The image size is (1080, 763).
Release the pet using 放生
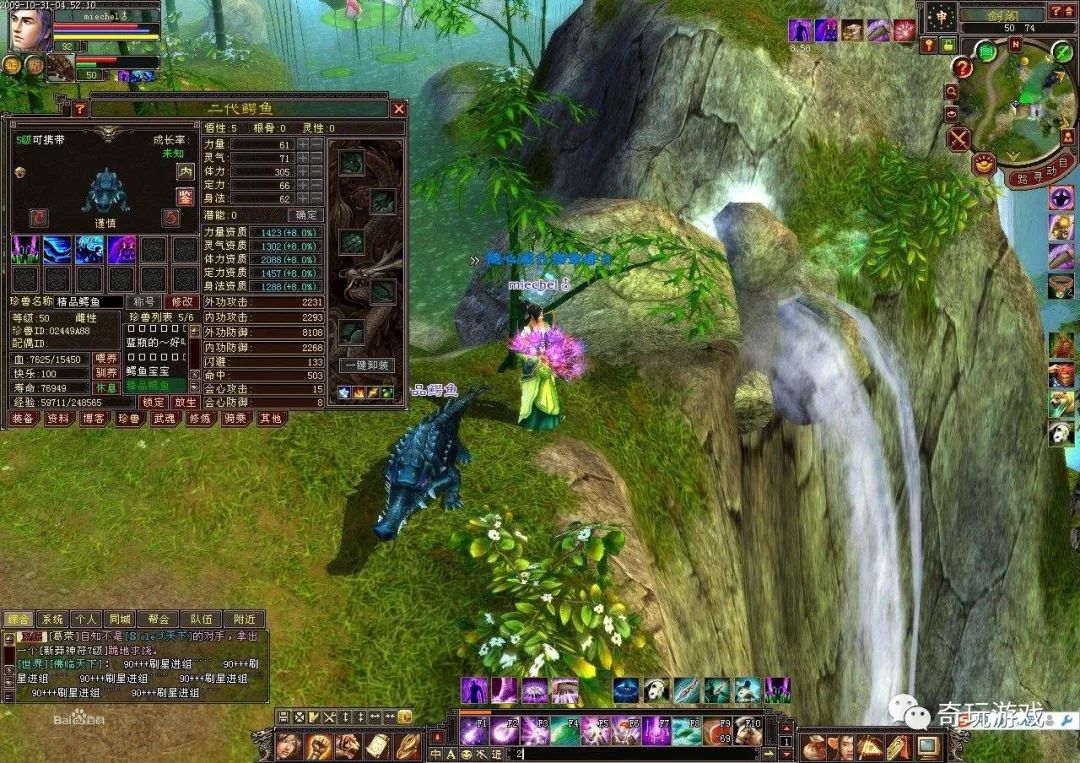(x=184, y=402)
